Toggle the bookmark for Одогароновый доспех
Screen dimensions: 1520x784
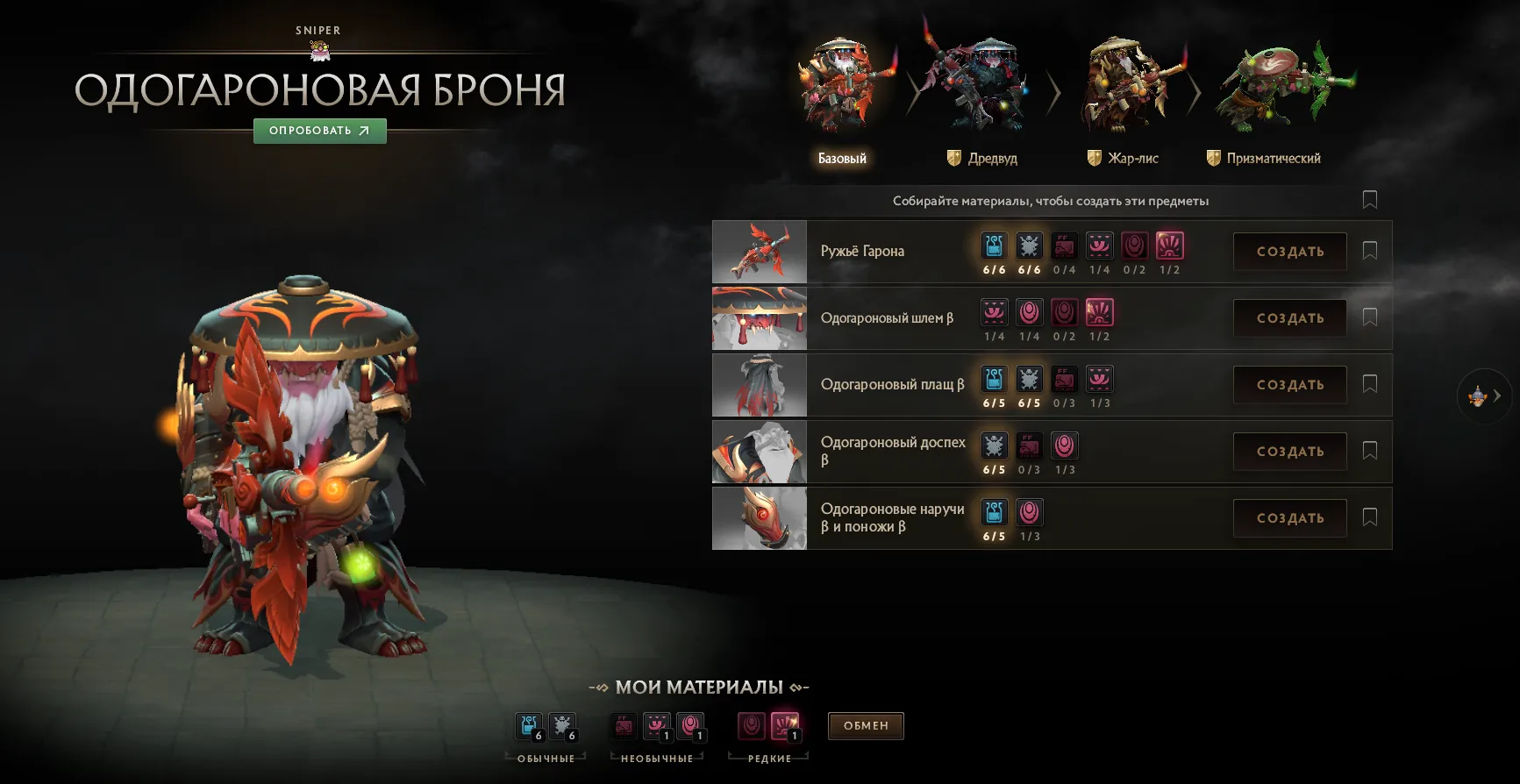point(1369,451)
